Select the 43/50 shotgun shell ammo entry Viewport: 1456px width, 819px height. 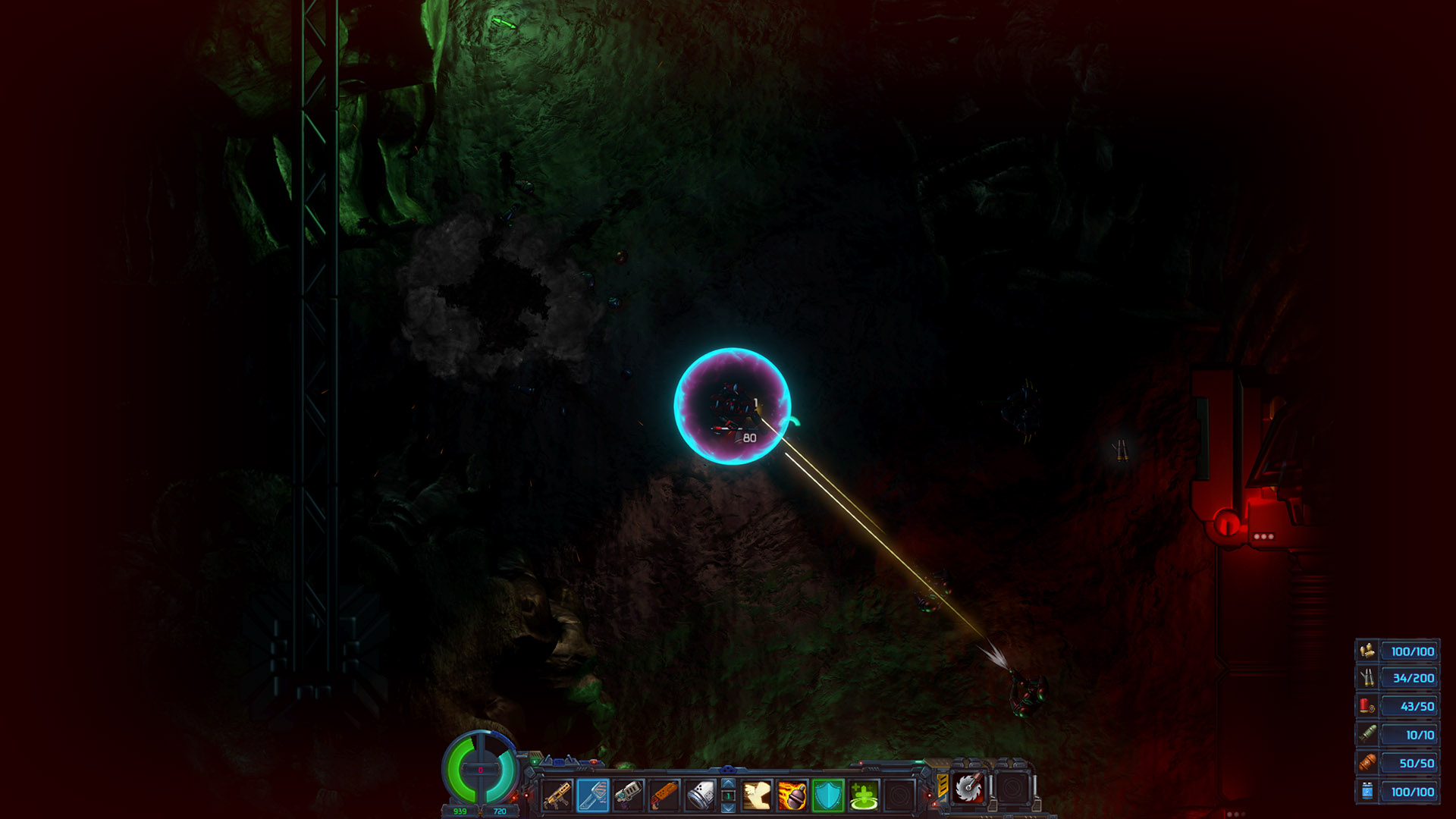coord(1409,706)
